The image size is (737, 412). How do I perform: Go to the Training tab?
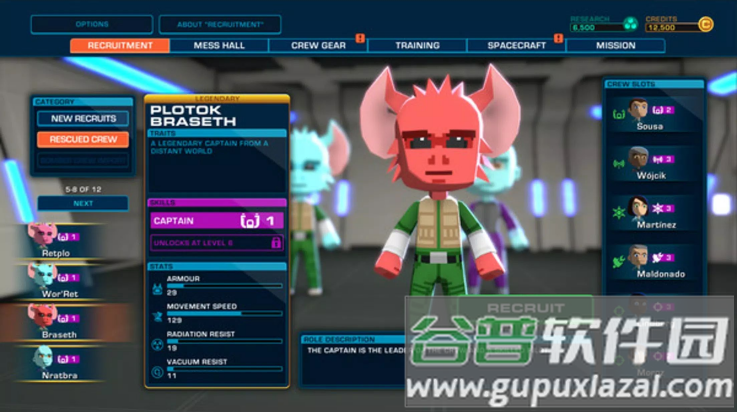(x=417, y=45)
